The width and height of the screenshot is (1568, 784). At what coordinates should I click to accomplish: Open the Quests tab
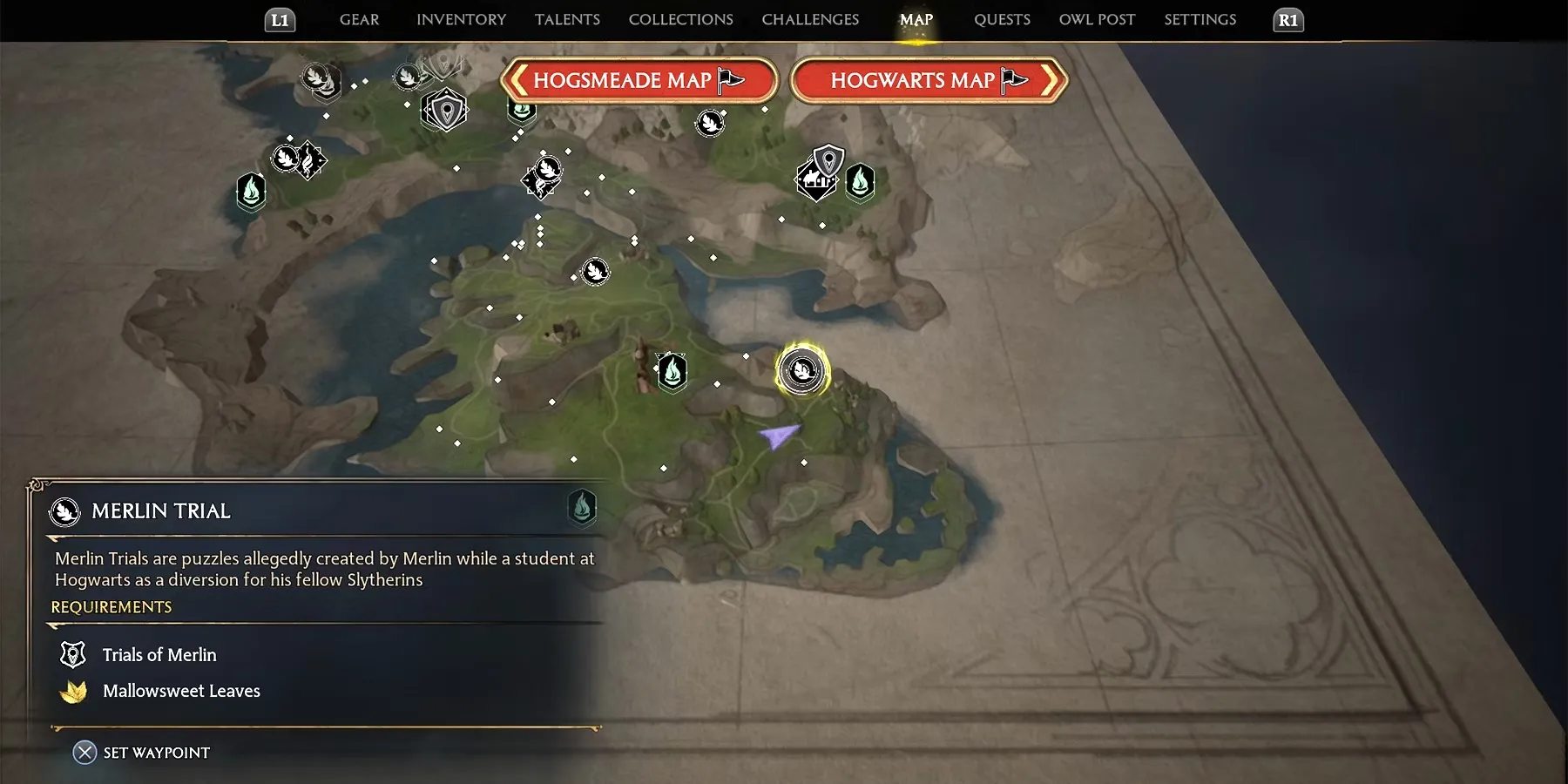coord(1002,19)
